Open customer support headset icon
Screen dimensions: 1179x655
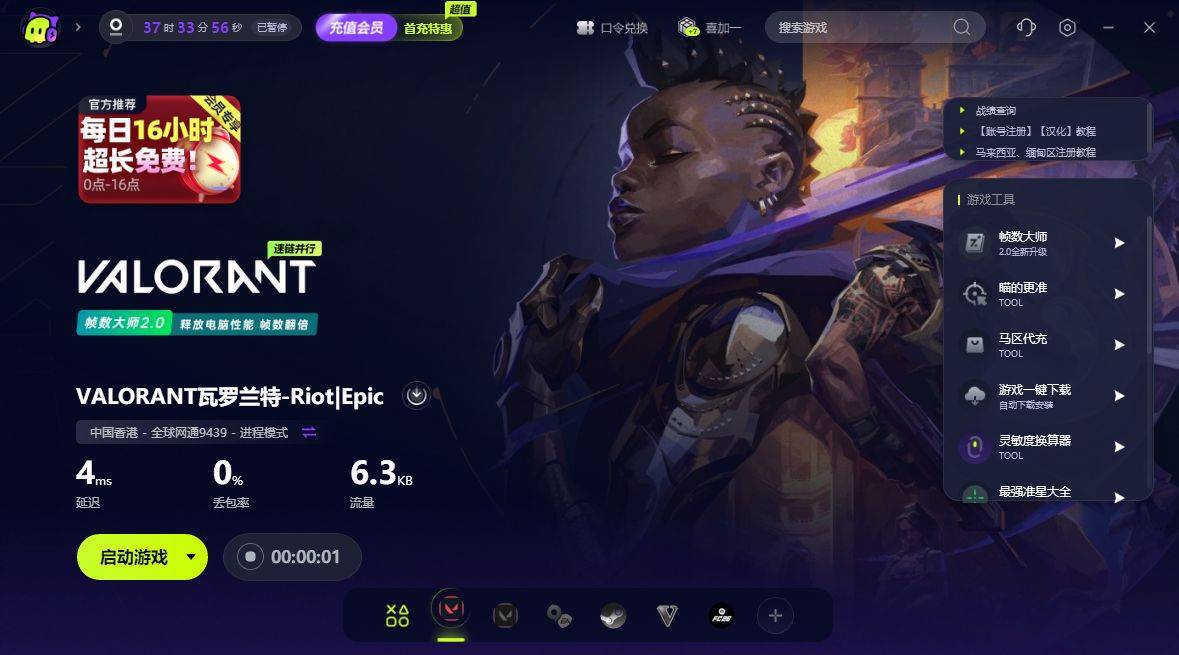1025,28
